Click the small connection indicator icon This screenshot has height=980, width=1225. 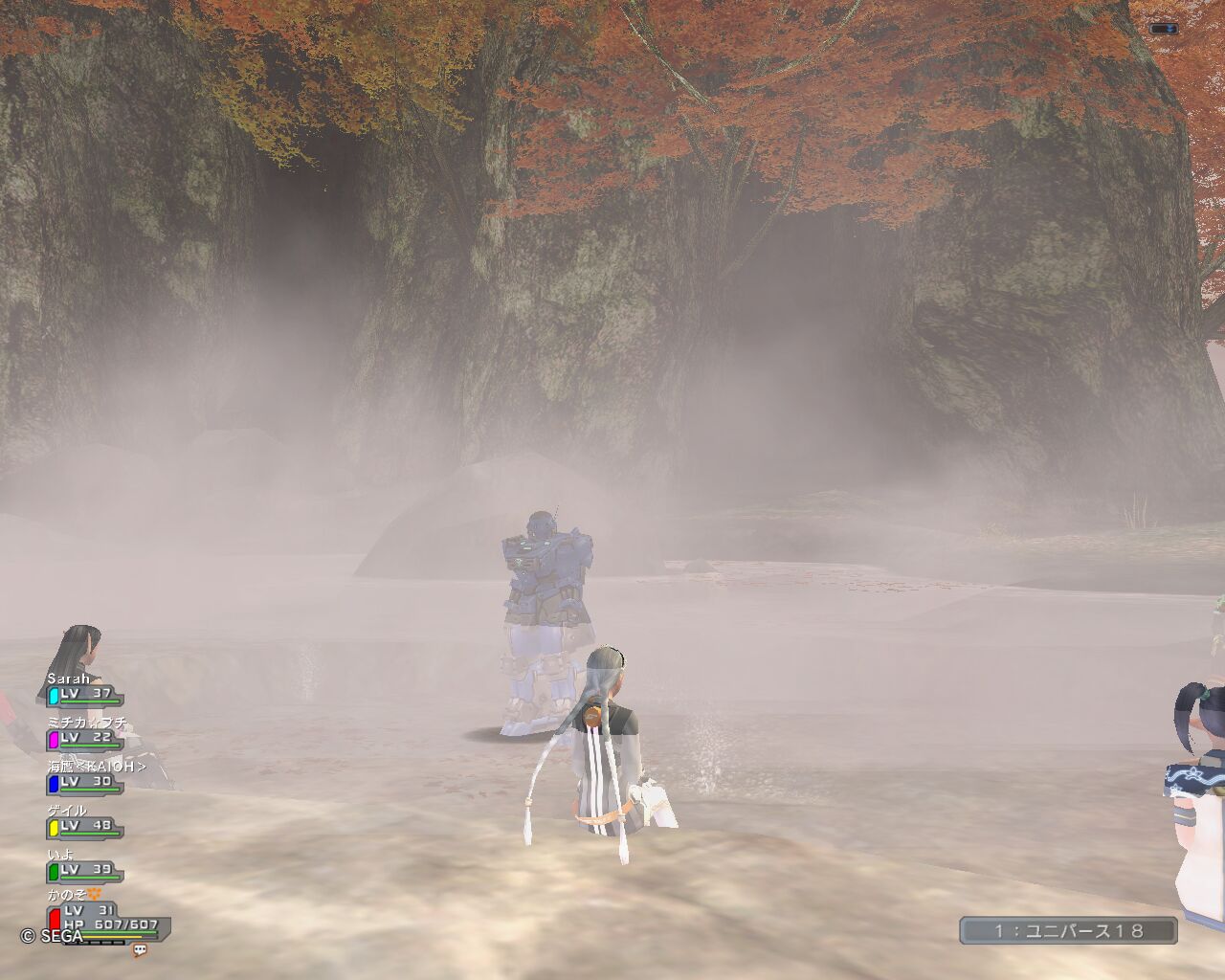pyautogui.click(x=1163, y=30)
